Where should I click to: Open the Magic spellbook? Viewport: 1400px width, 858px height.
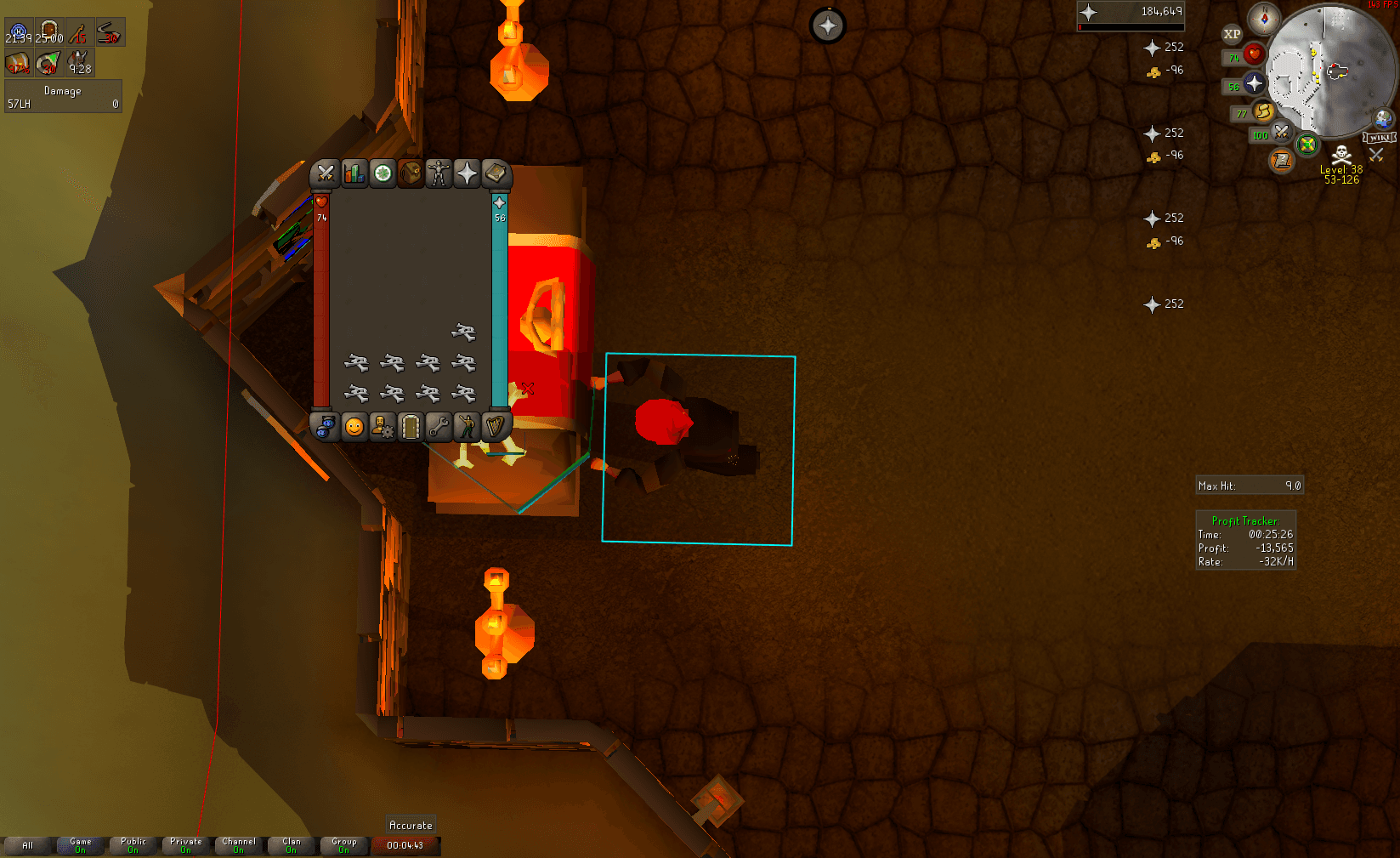point(496,174)
